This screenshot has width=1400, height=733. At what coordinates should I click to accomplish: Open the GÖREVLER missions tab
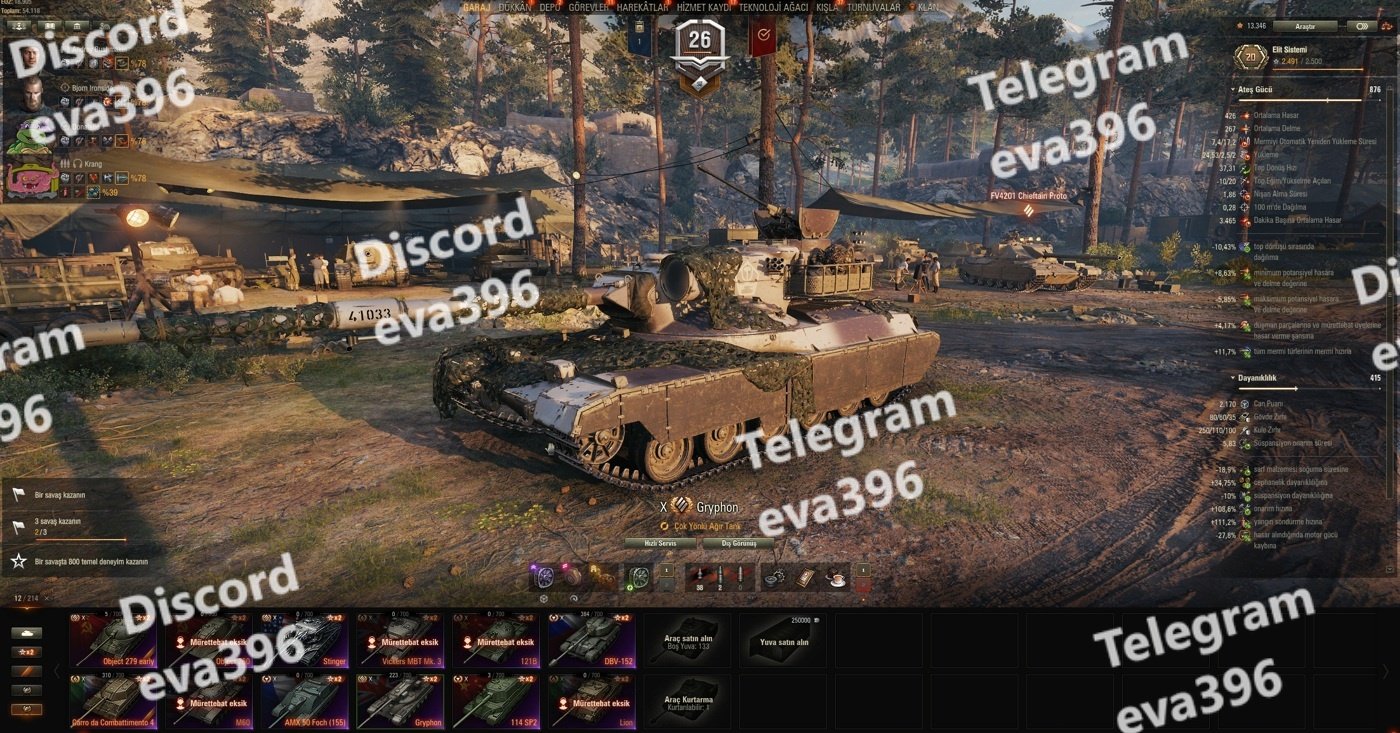click(x=588, y=7)
